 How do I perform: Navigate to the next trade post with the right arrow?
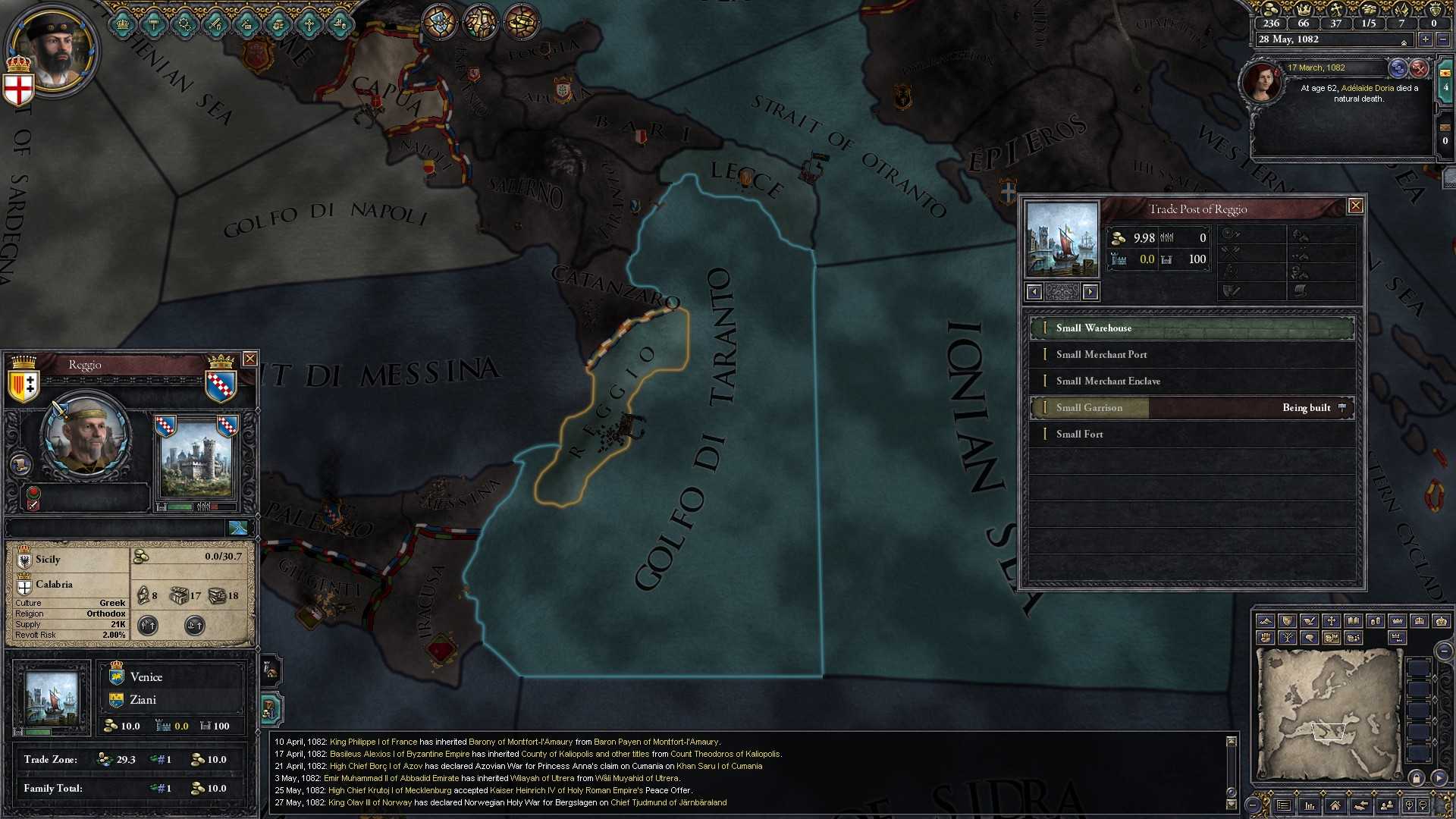click(x=1090, y=292)
